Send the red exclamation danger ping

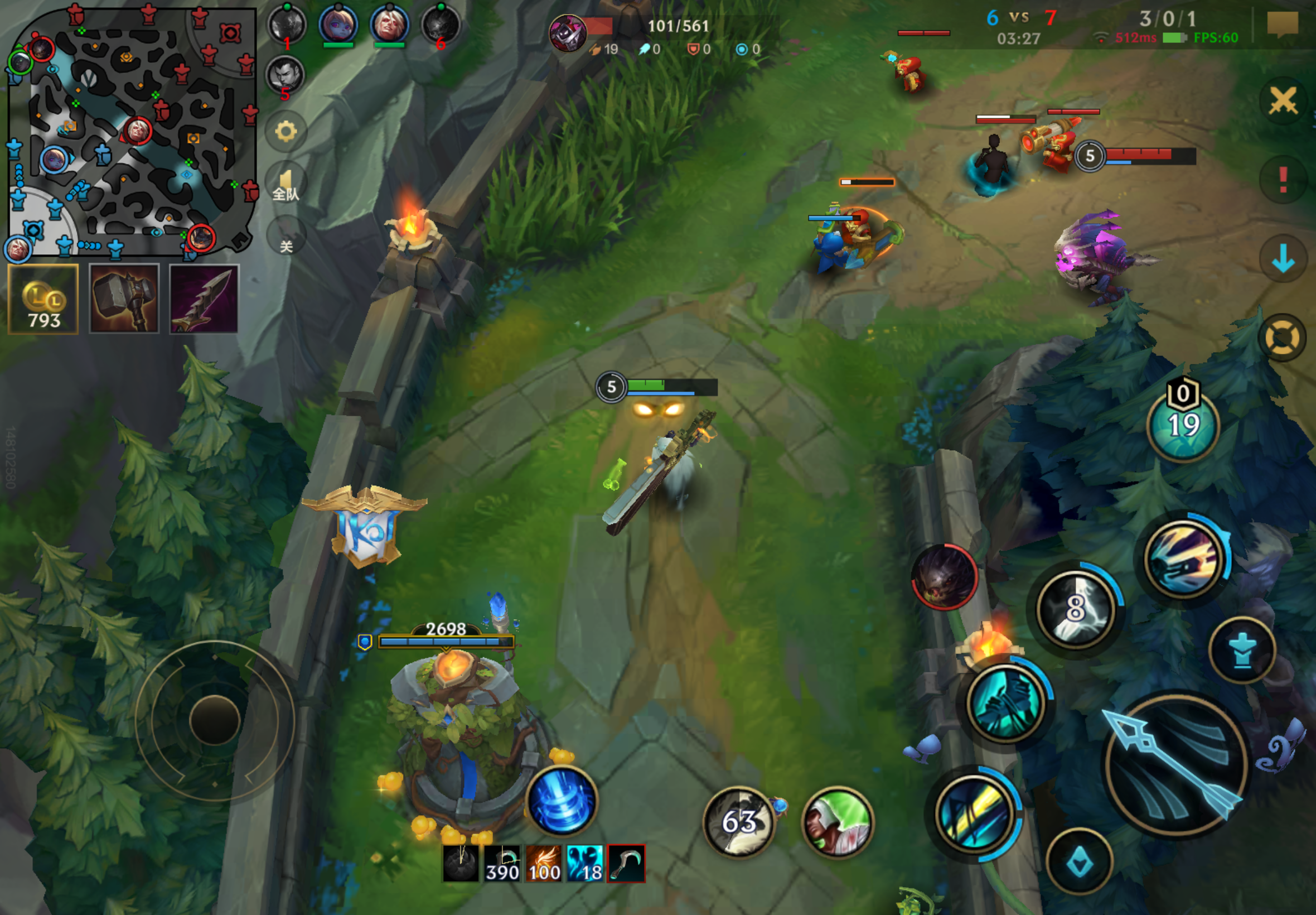click(x=1283, y=180)
